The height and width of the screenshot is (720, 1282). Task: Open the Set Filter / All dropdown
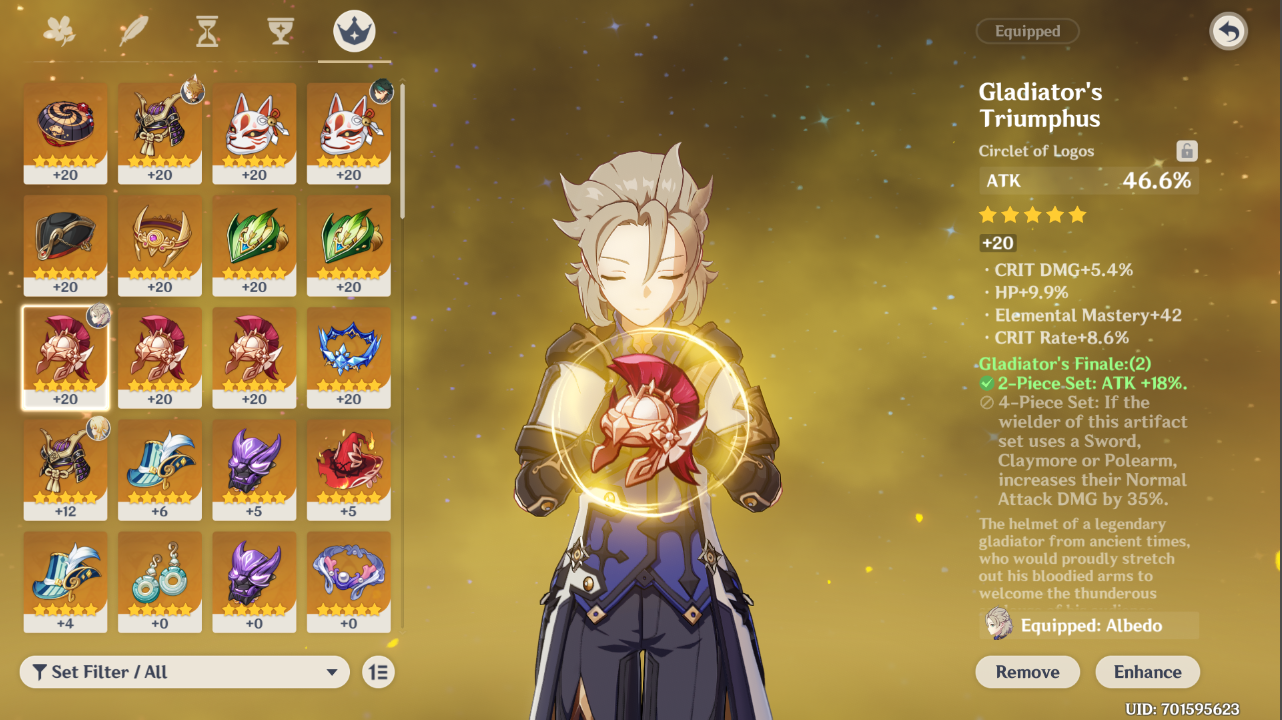click(x=185, y=672)
